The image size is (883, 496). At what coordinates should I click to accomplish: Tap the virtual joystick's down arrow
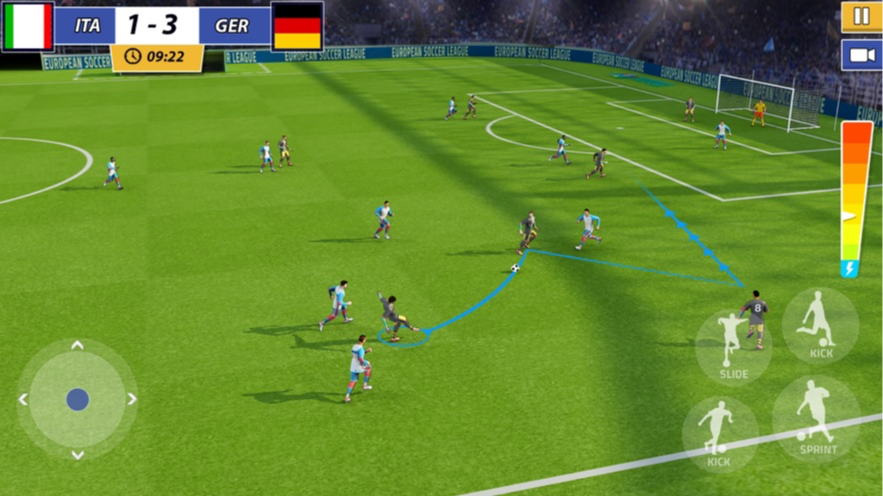[77, 454]
